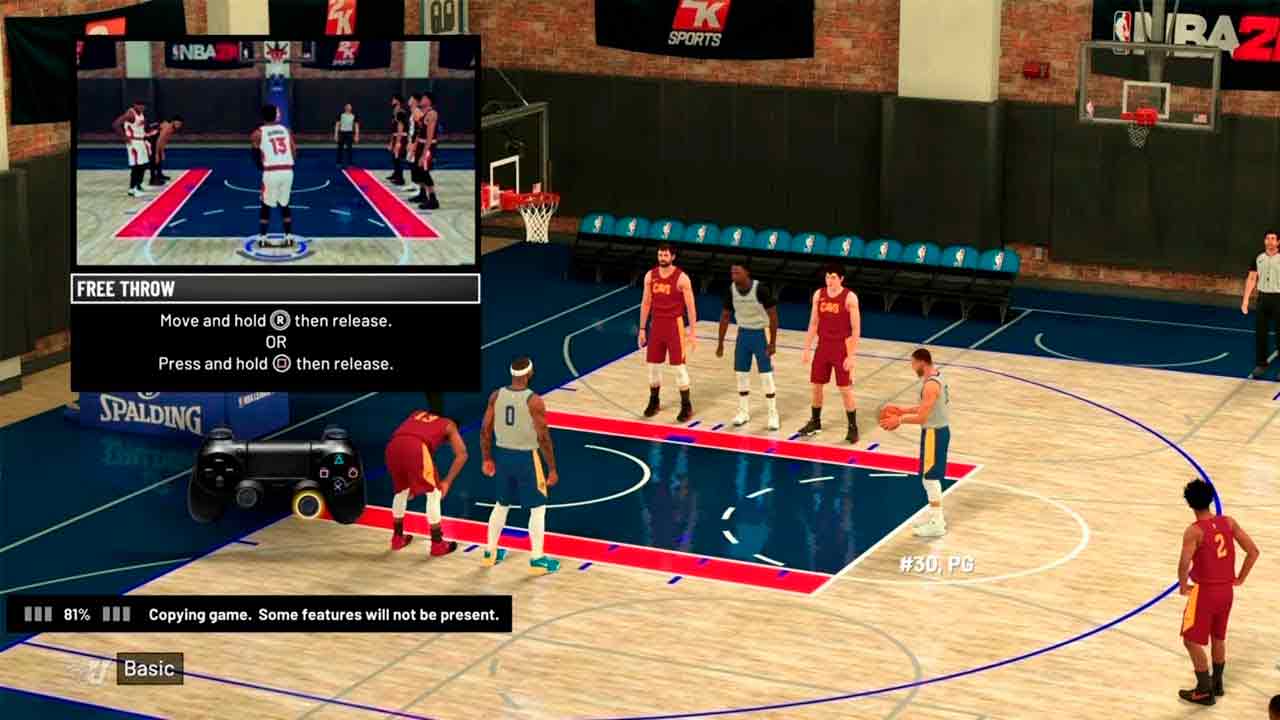Open the Basic control scheme selector
1280x720 pixels.
coord(148,668)
